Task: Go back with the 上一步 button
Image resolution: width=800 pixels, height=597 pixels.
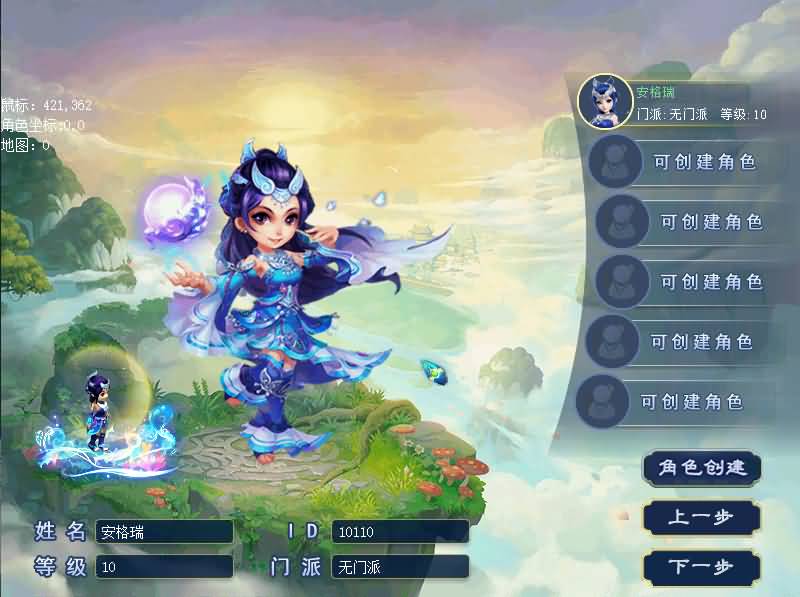Action: coord(702,518)
